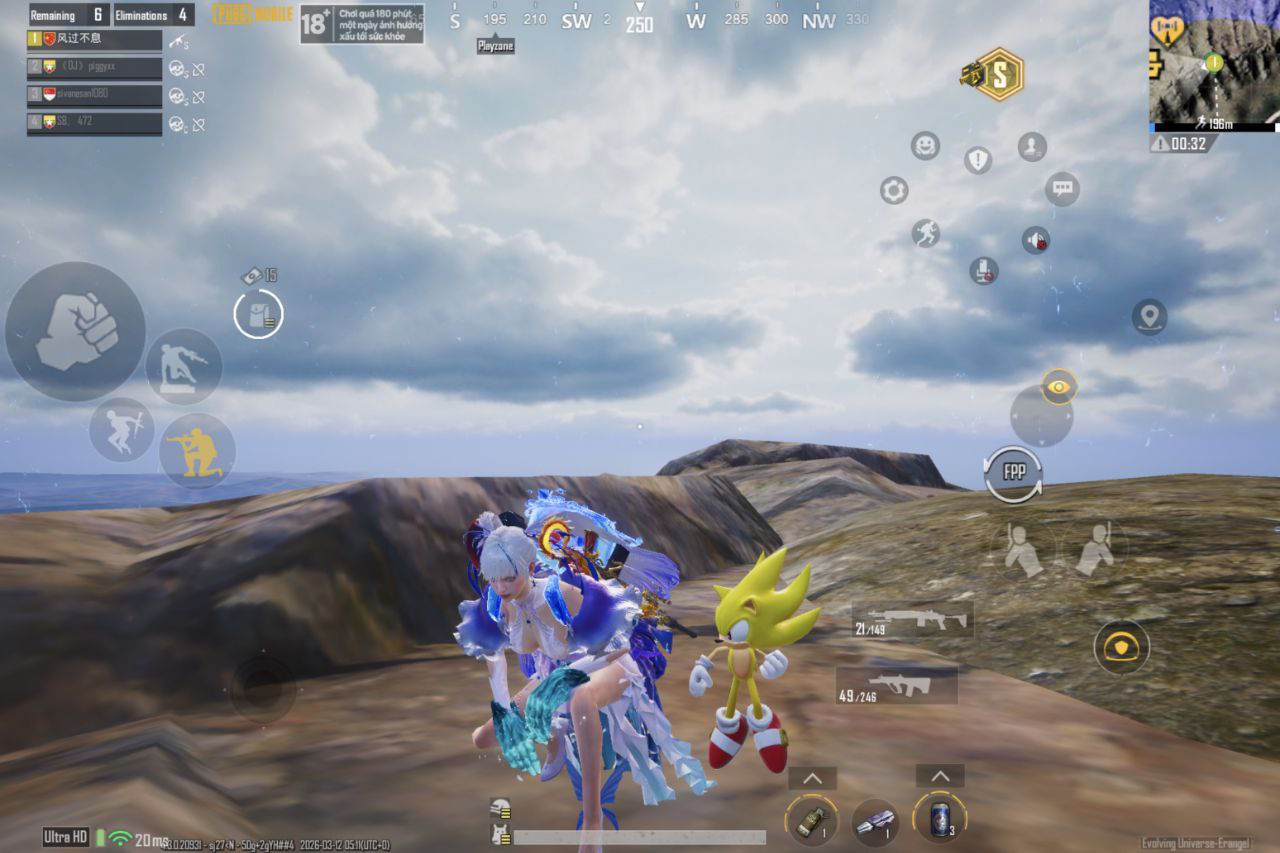Collapse the consumables slot with its chevron
This screenshot has width=1280, height=853.
click(938, 775)
